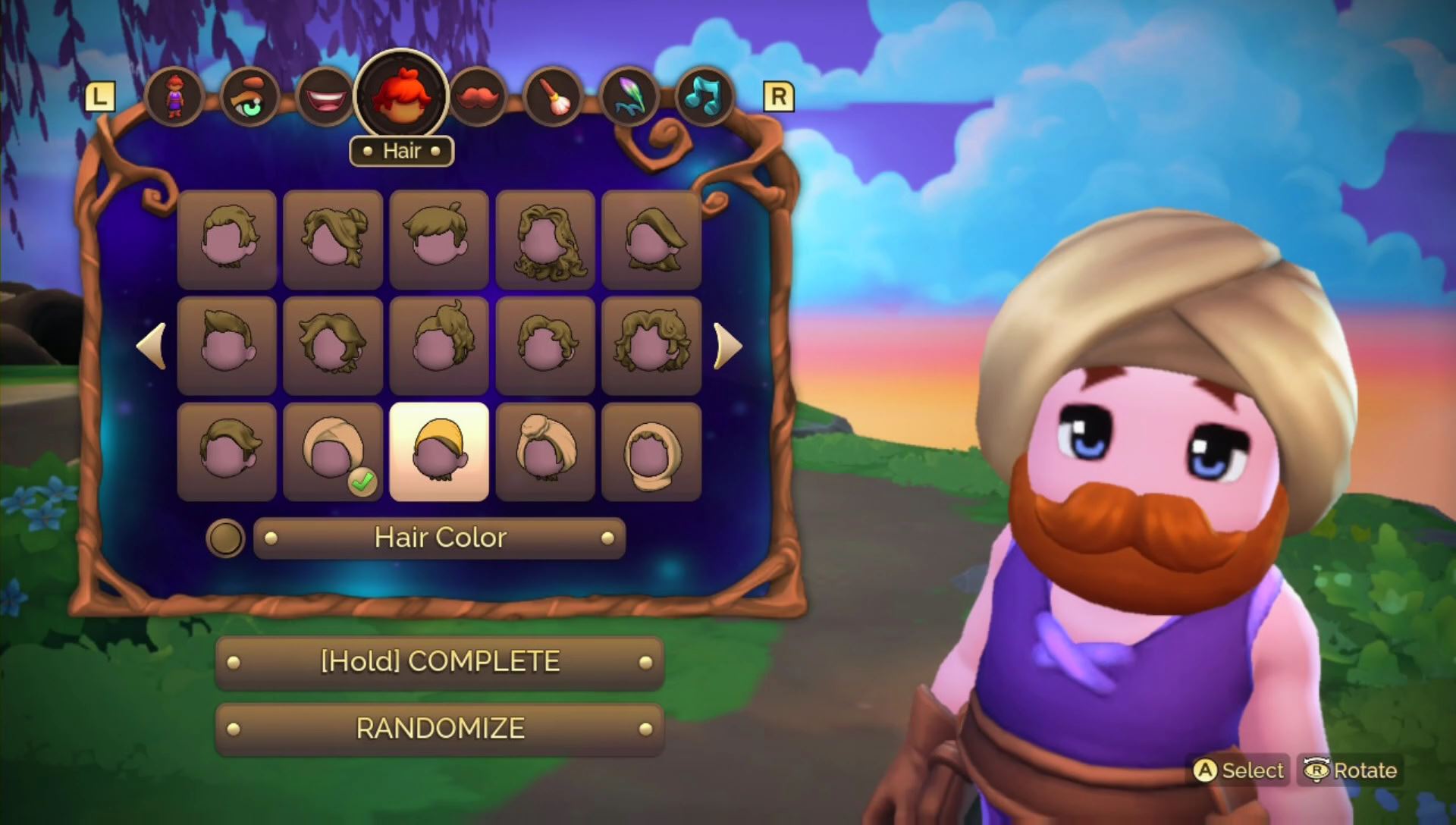Switch to the mouth customization icon

click(x=325, y=95)
